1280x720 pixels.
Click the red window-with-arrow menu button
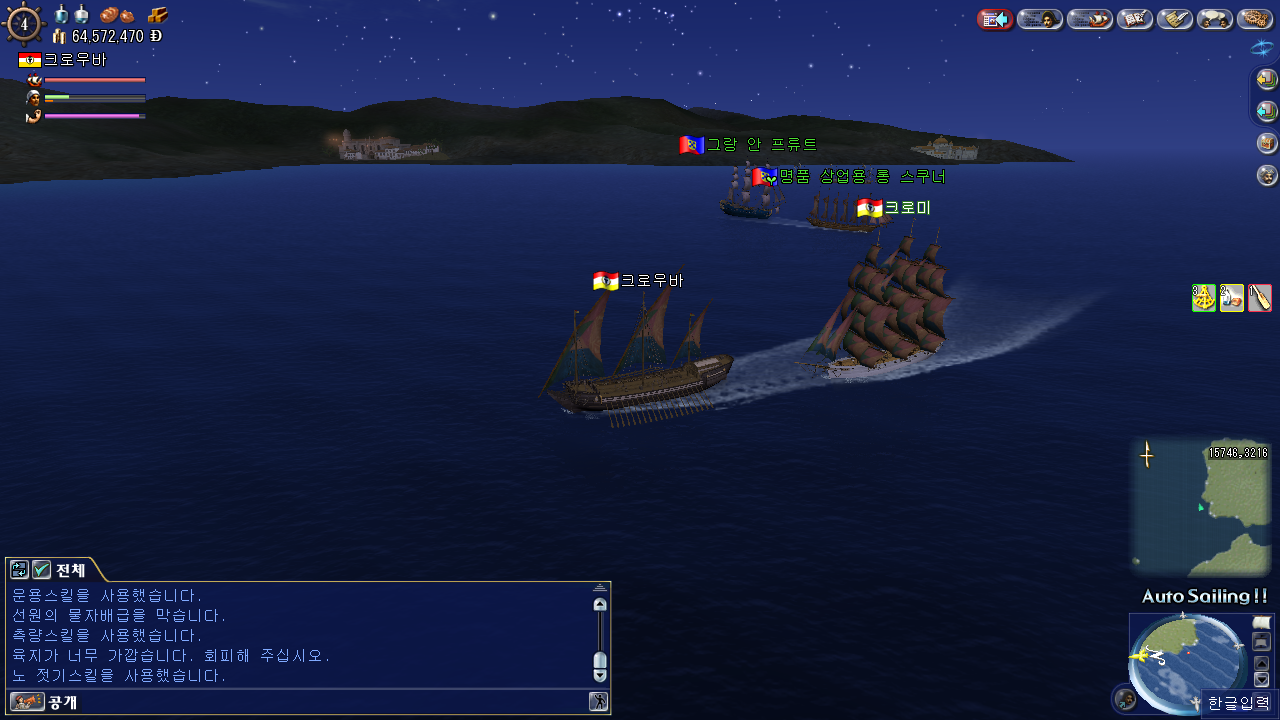point(995,19)
